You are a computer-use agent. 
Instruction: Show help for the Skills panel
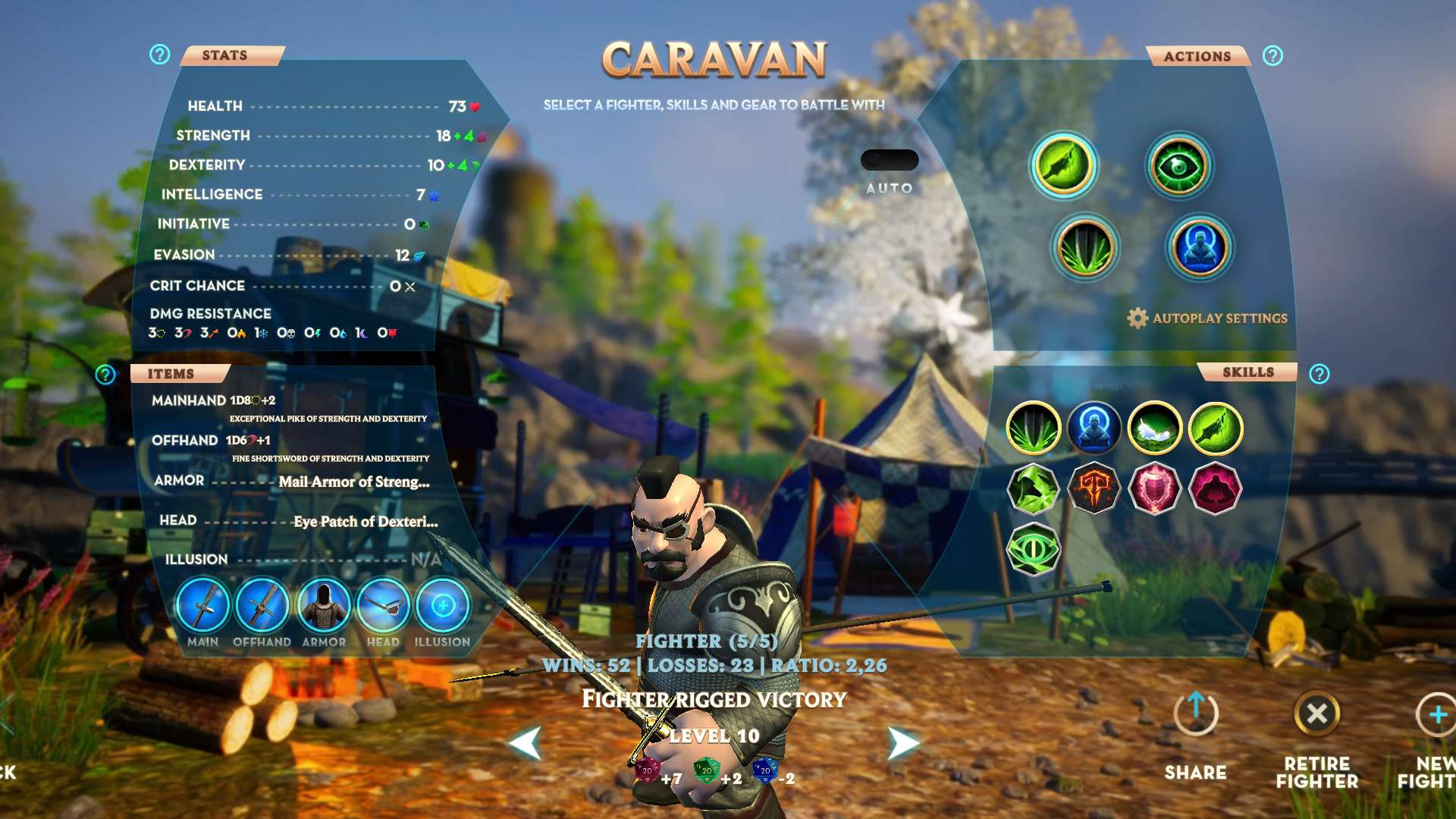[1319, 374]
